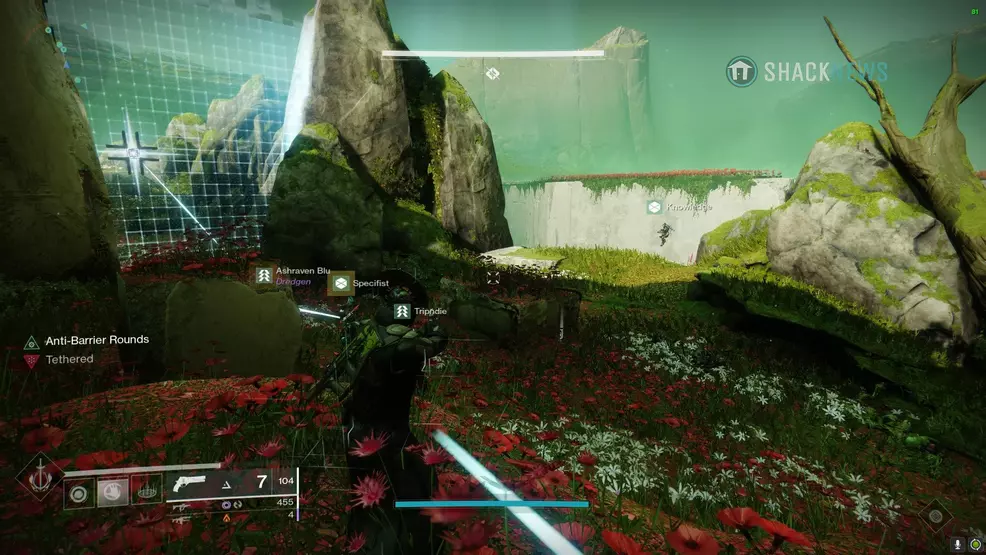Choose the Specifist player marker
This screenshot has width=986, height=555.
click(x=341, y=284)
